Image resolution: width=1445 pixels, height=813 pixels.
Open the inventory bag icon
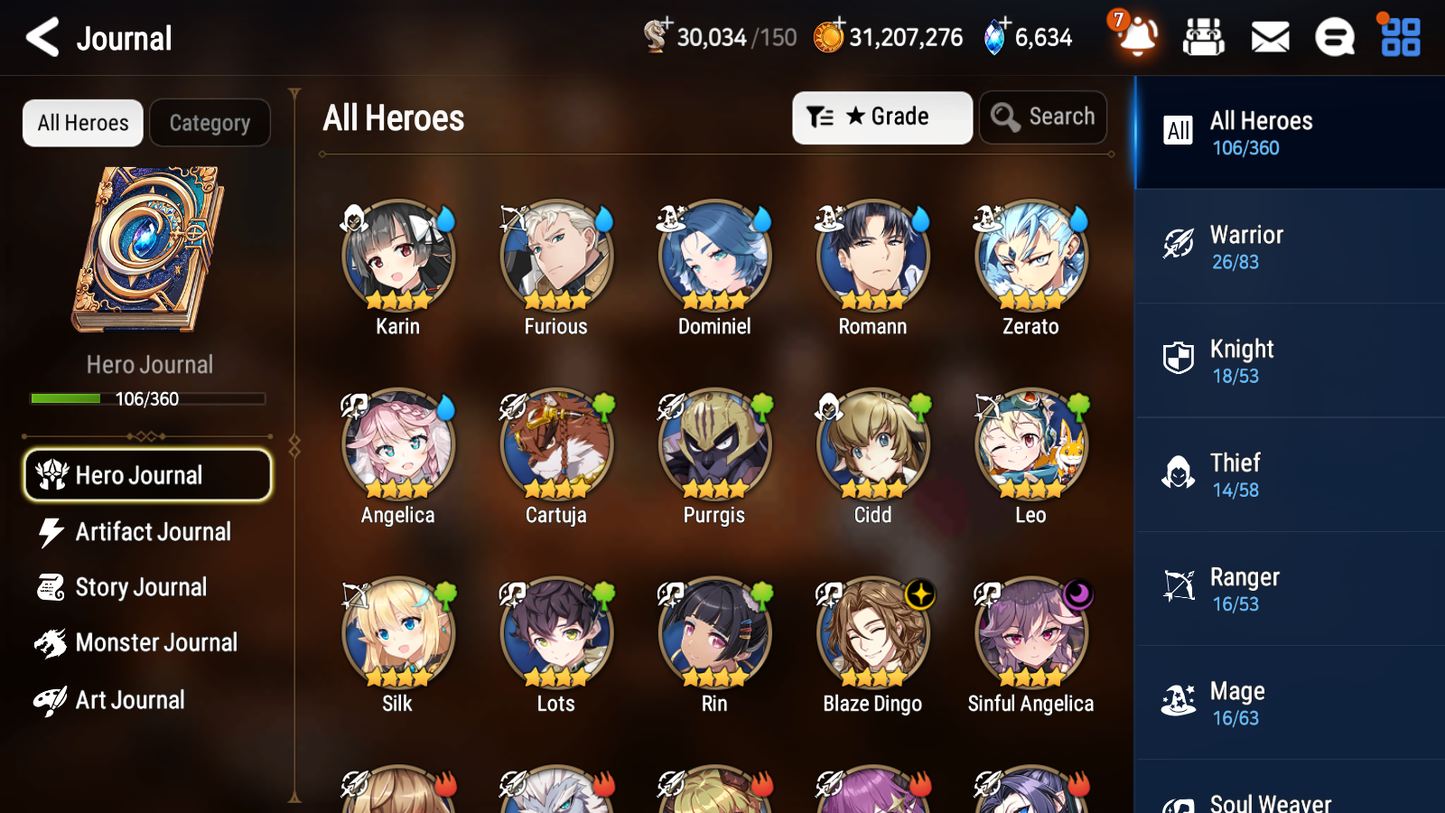(x=1204, y=36)
